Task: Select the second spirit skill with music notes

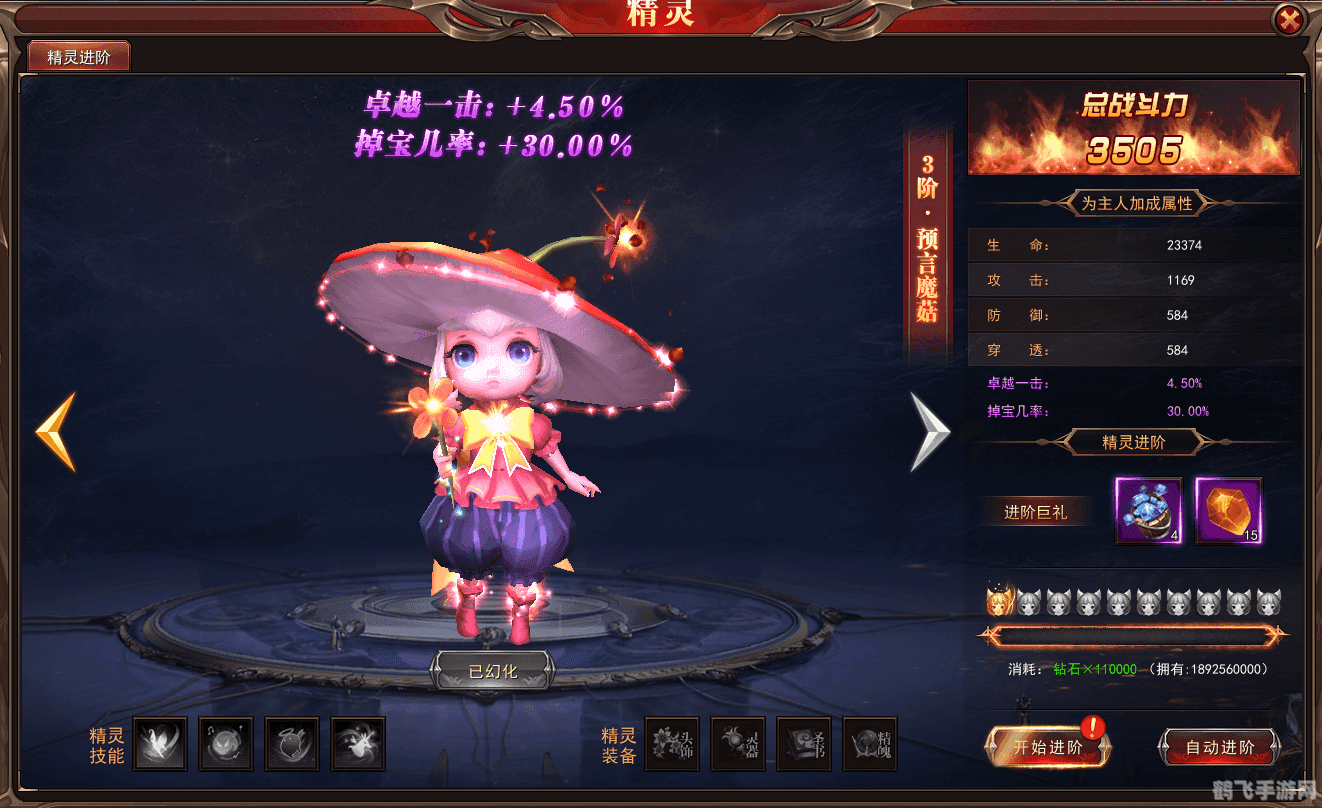Action: [226, 744]
